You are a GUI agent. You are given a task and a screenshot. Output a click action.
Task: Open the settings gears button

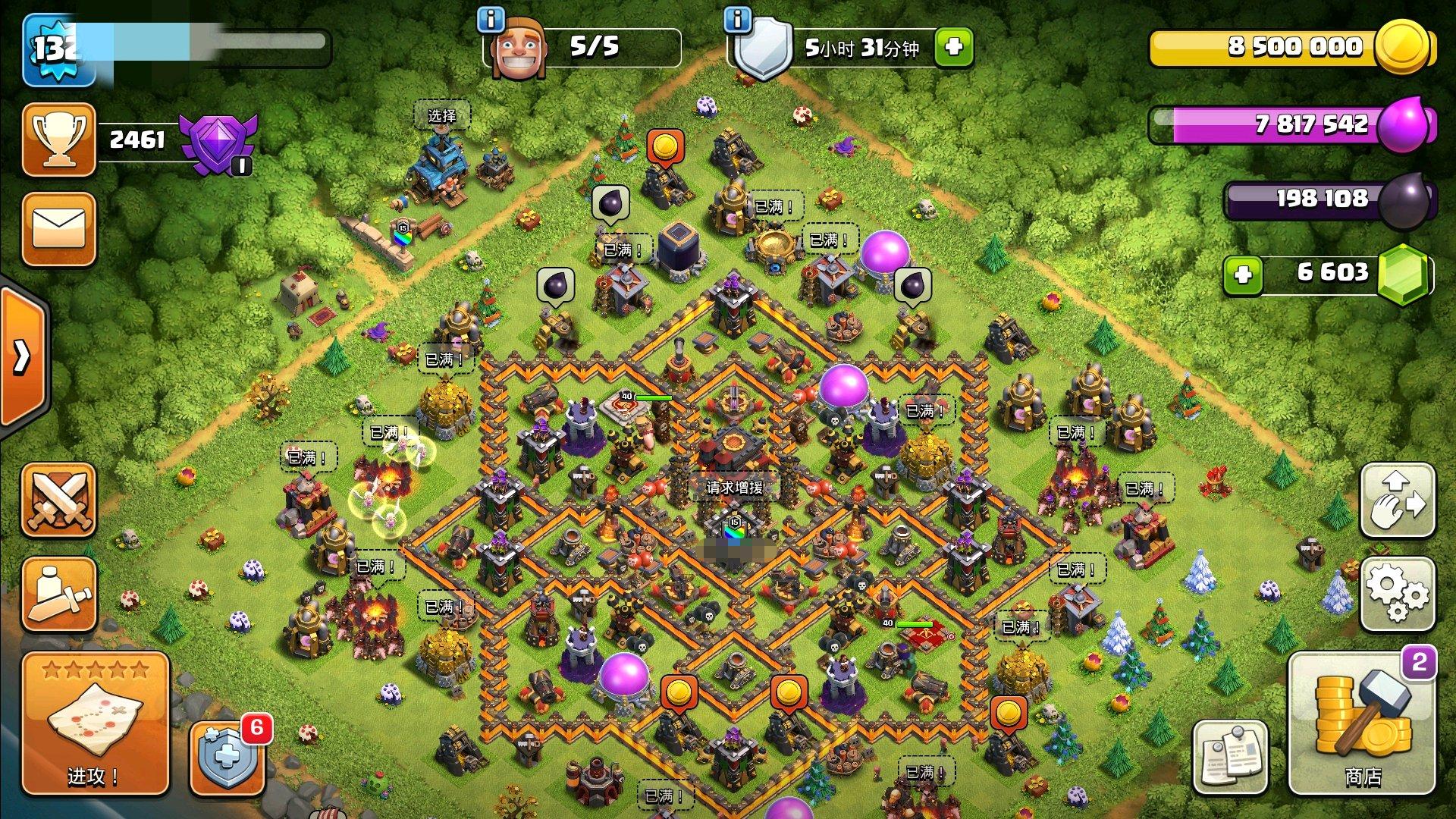tap(1398, 594)
